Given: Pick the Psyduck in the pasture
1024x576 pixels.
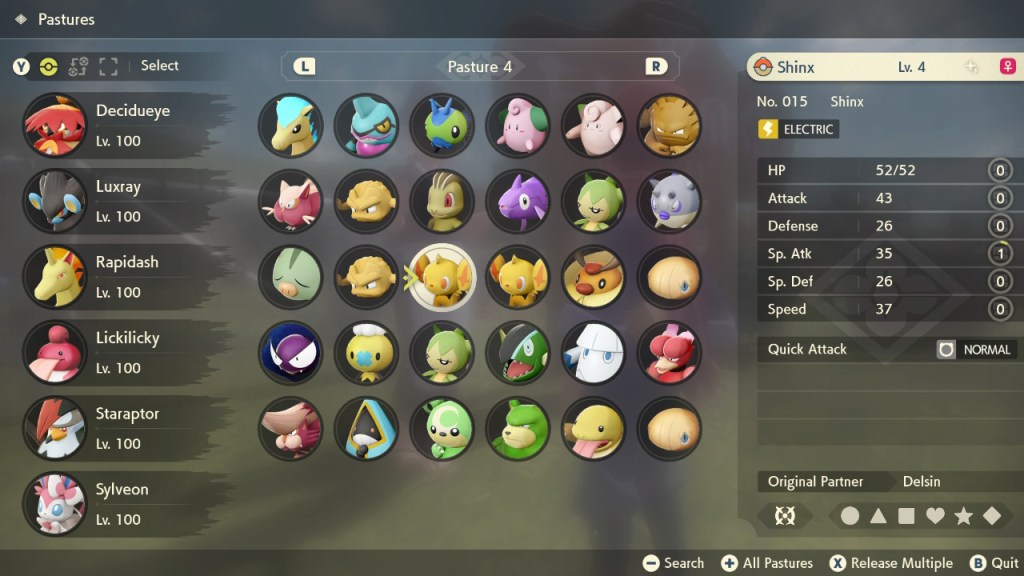Looking at the screenshot, I should 593,428.
